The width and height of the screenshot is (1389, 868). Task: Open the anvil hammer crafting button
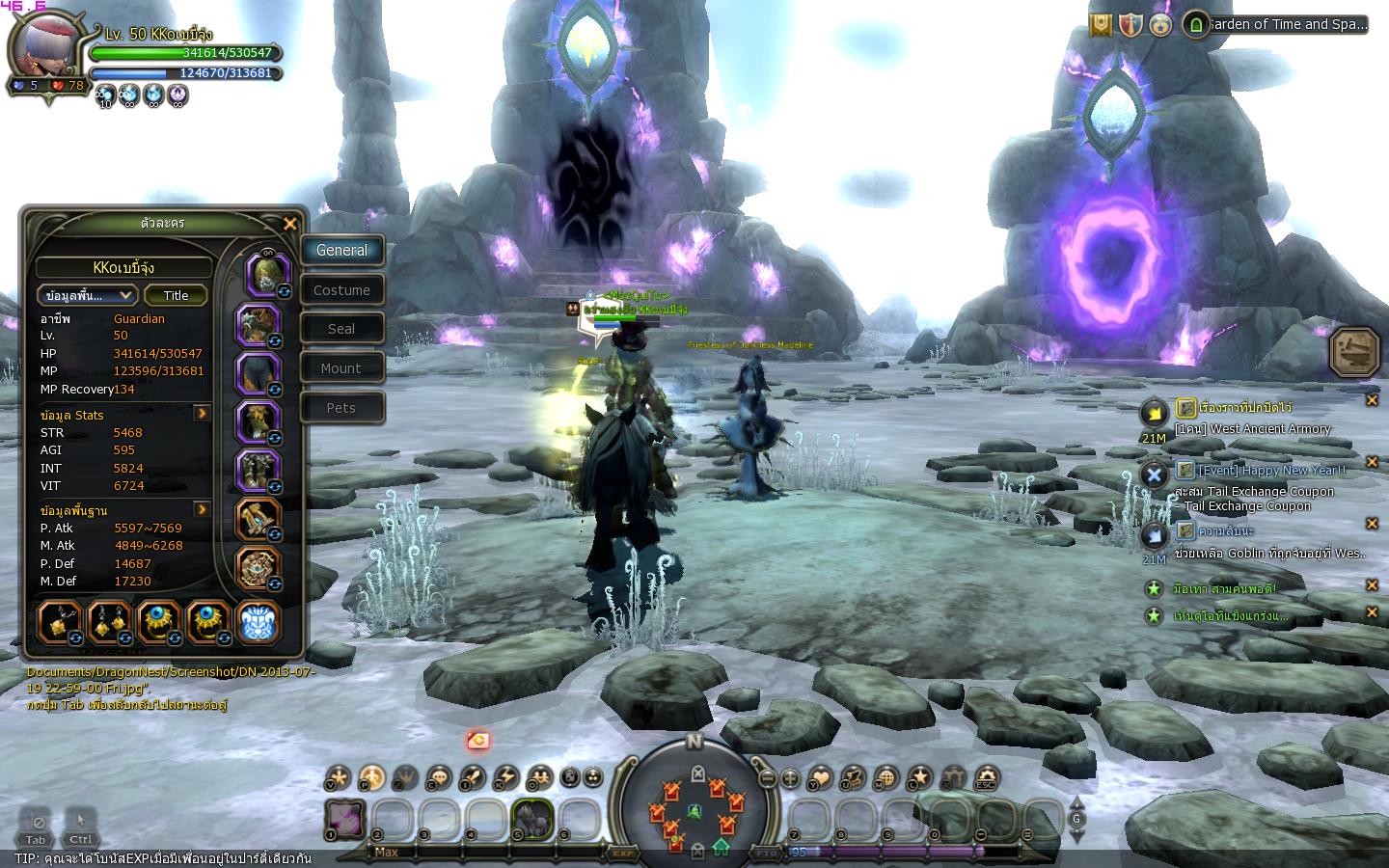(x=1355, y=352)
